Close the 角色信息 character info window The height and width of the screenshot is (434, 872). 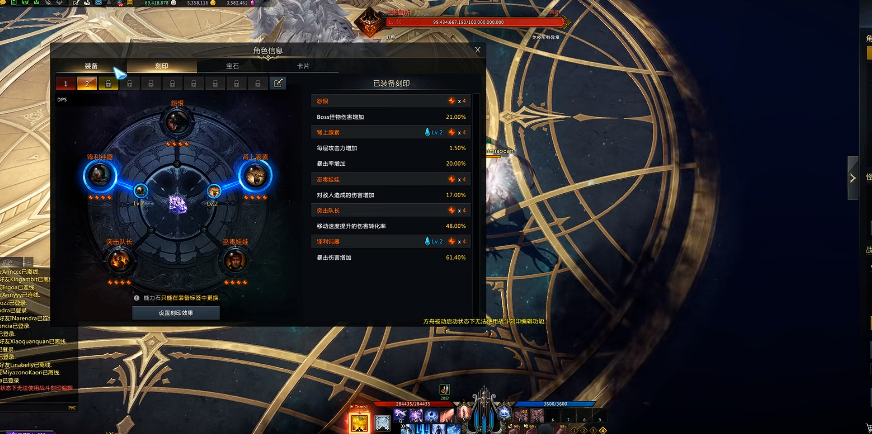[x=477, y=49]
